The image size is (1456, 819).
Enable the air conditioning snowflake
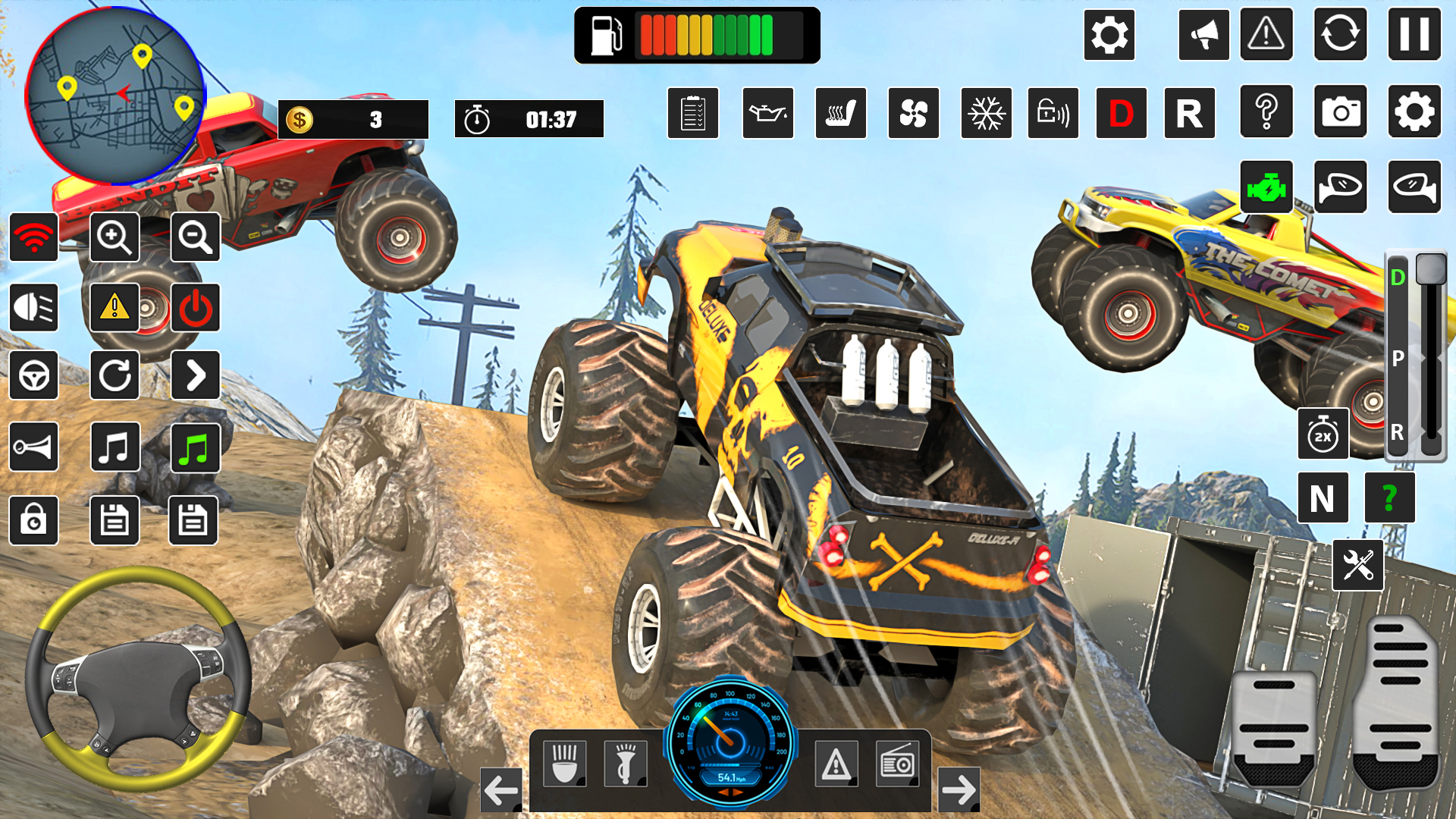click(987, 114)
